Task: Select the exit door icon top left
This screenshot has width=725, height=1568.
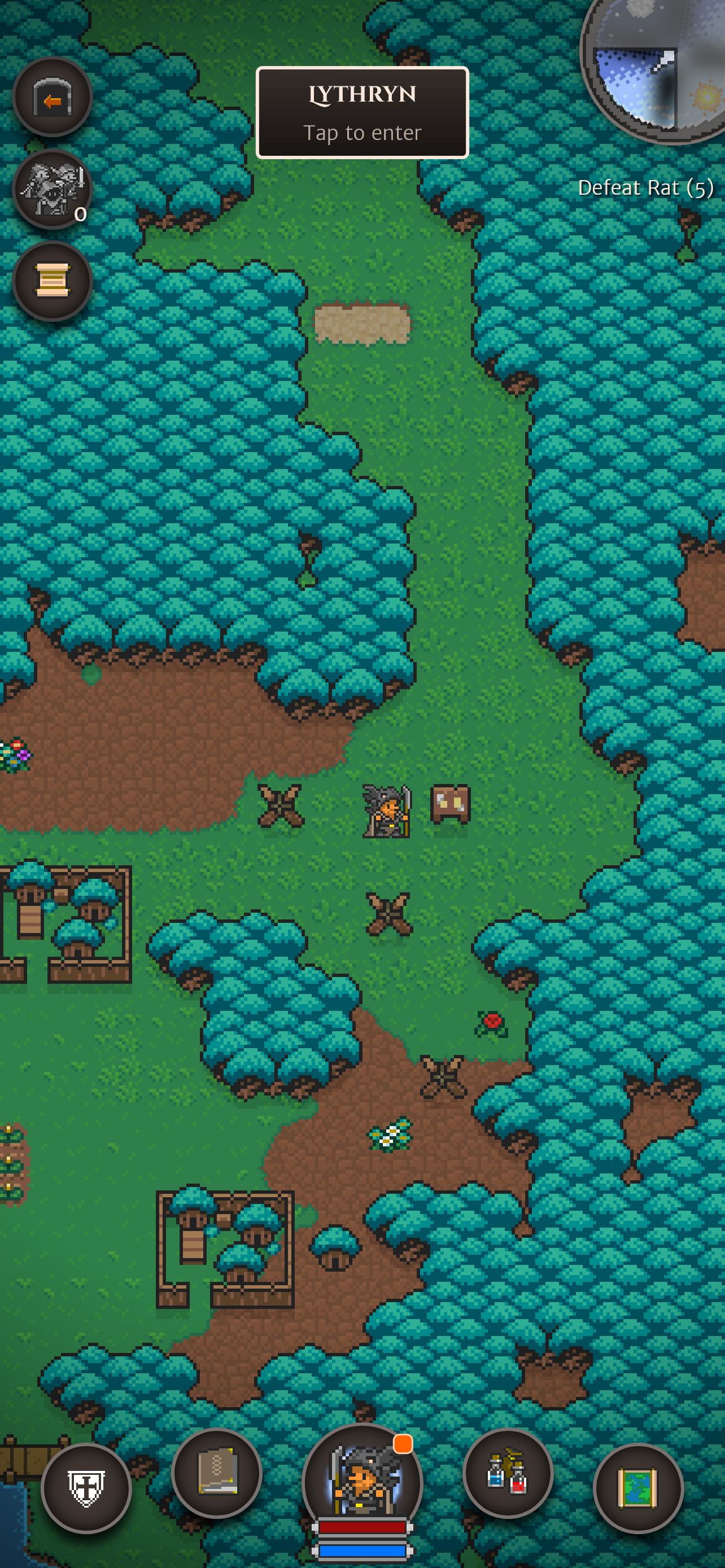Action: point(52,98)
